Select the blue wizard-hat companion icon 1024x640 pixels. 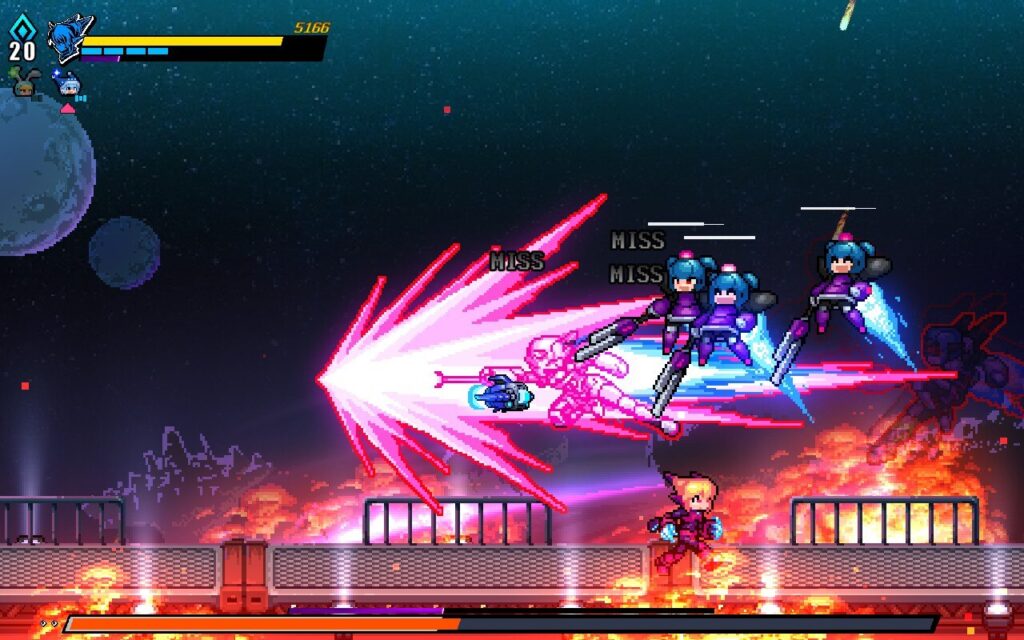68,85
